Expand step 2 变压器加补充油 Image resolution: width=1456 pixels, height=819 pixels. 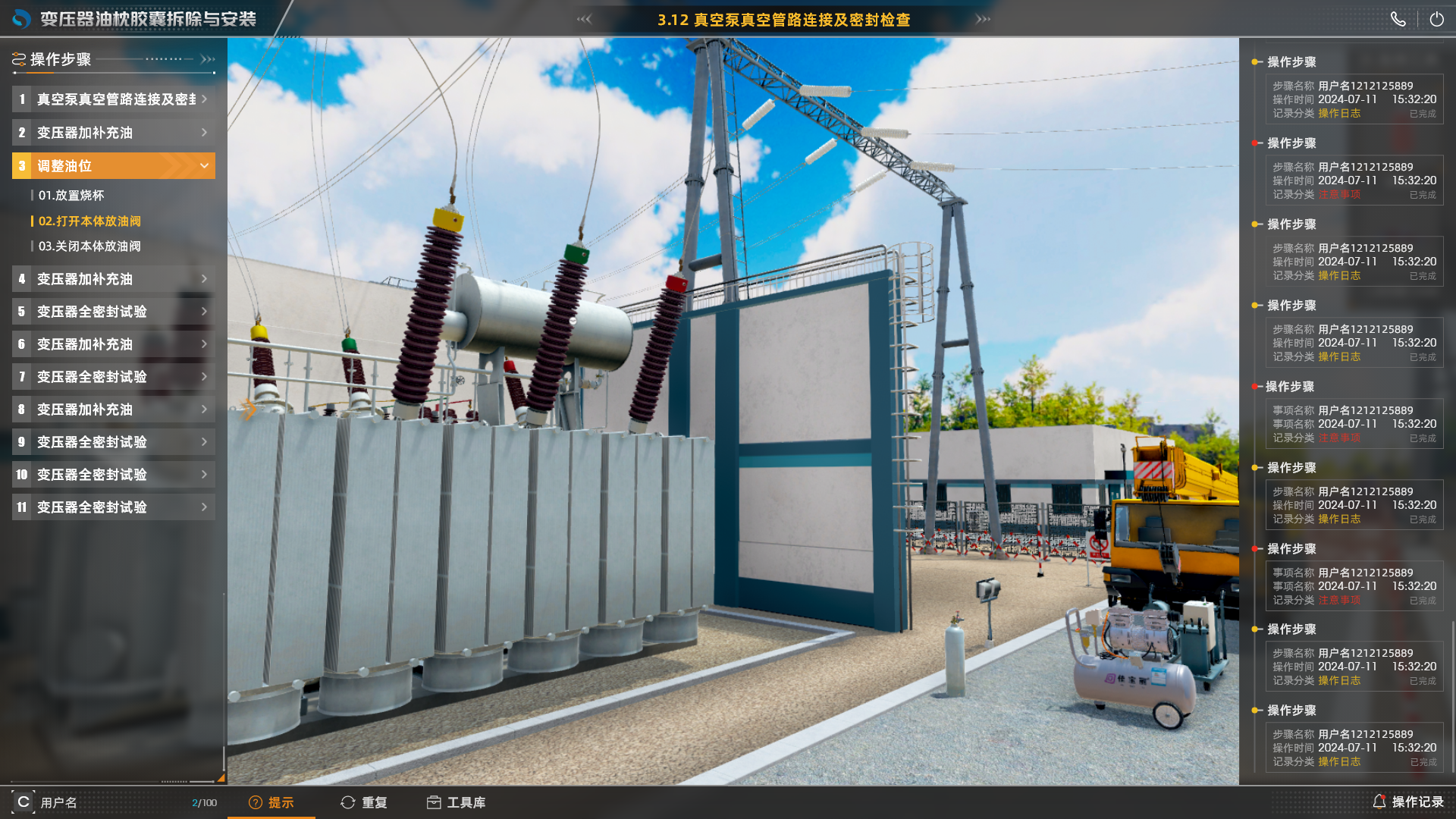[114, 133]
